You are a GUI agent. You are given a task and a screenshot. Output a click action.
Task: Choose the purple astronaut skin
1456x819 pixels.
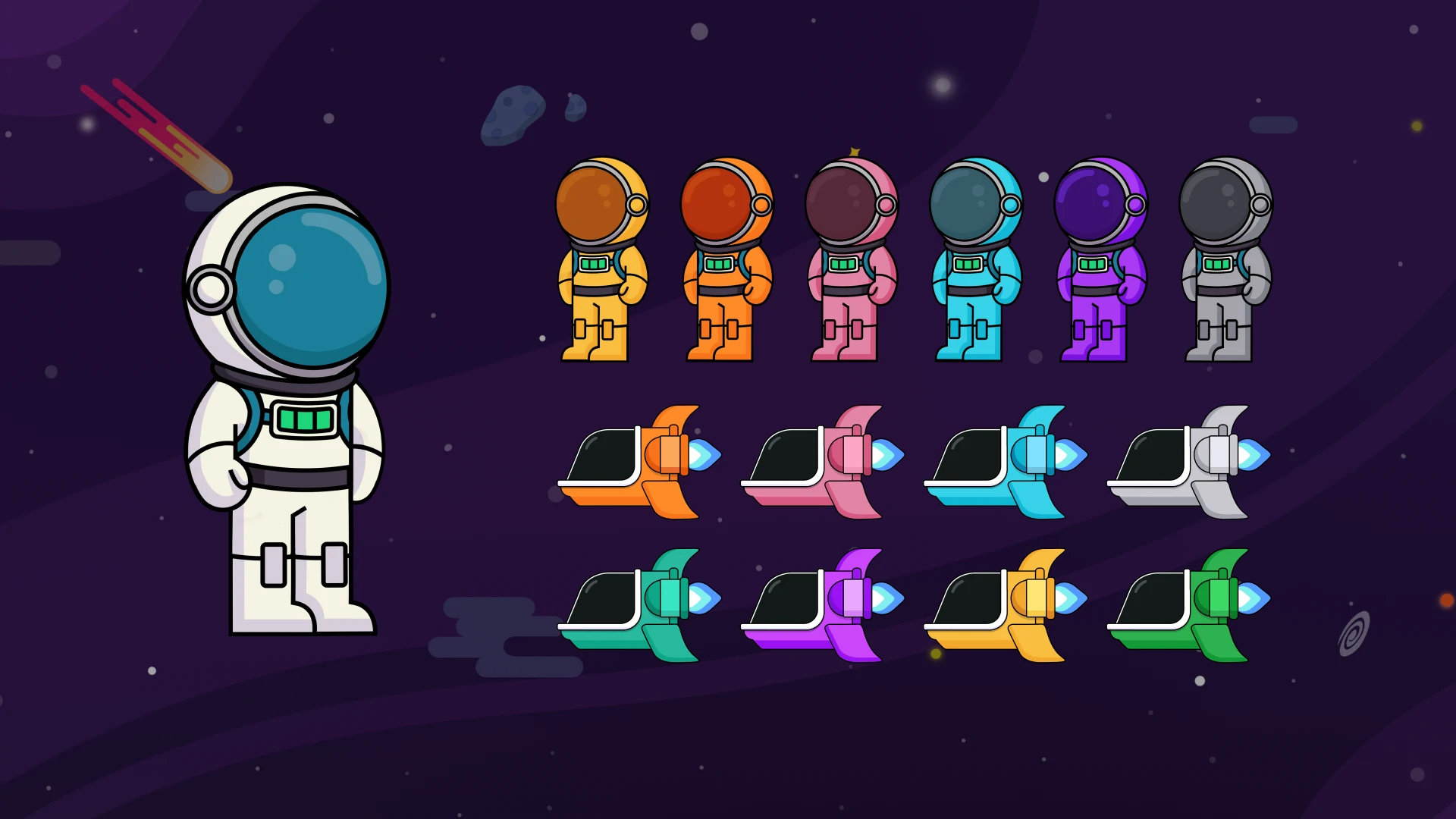pyautogui.click(x=1100, y=259)
